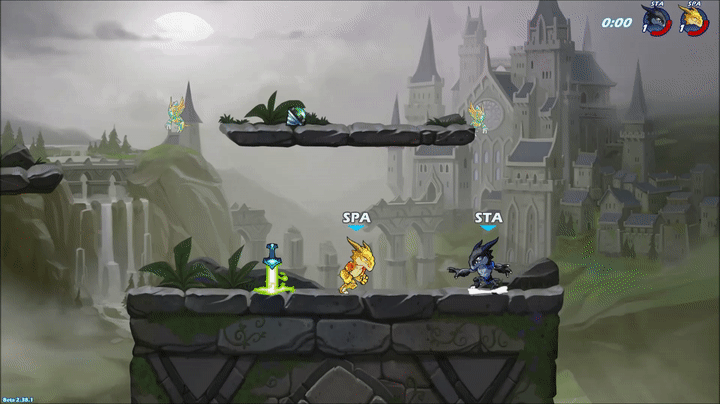Click the SPA player portrait icon
This screenshot has width=720, height=404.
click(x=693, y=20)
